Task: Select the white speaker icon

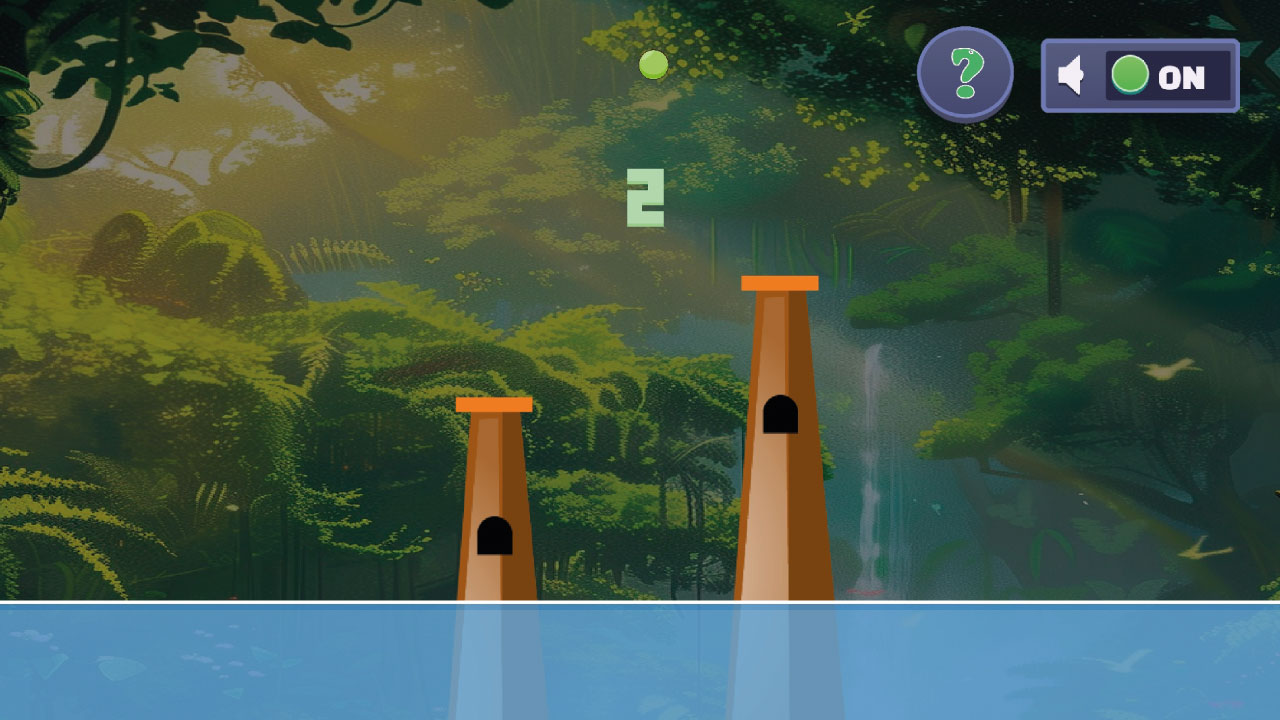Action: 1072,75
